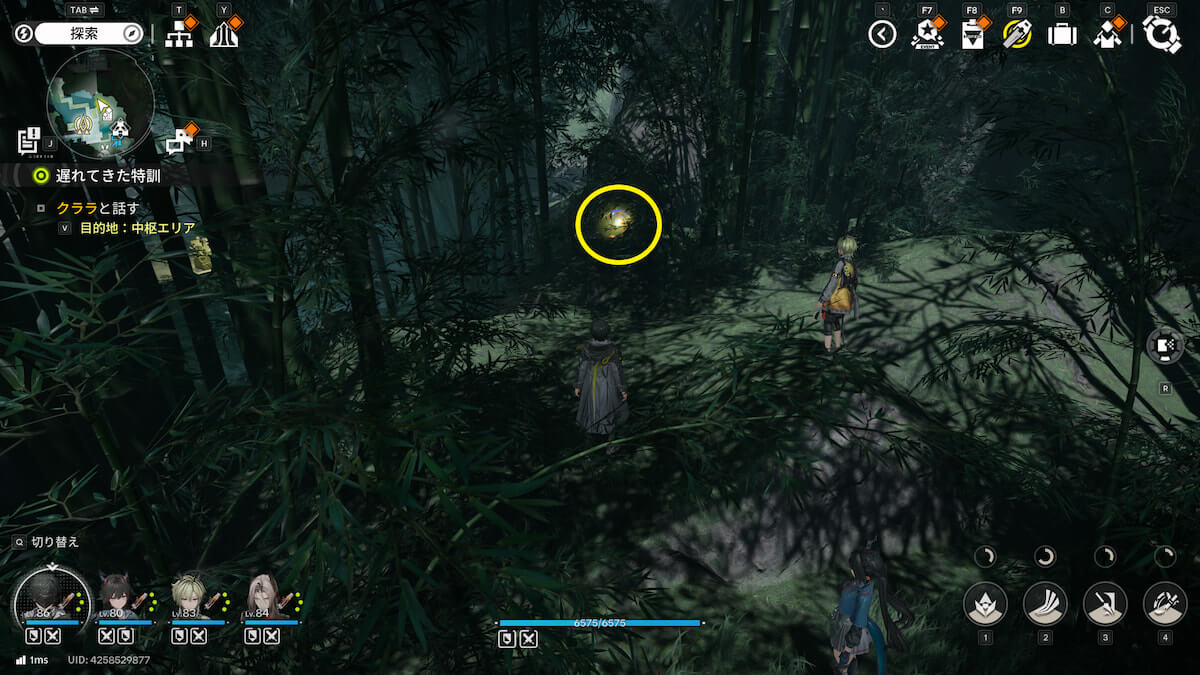Activate the skill icon in slot 3
Viewport: 1200px width, 675px height.
tap(1105, 604)
